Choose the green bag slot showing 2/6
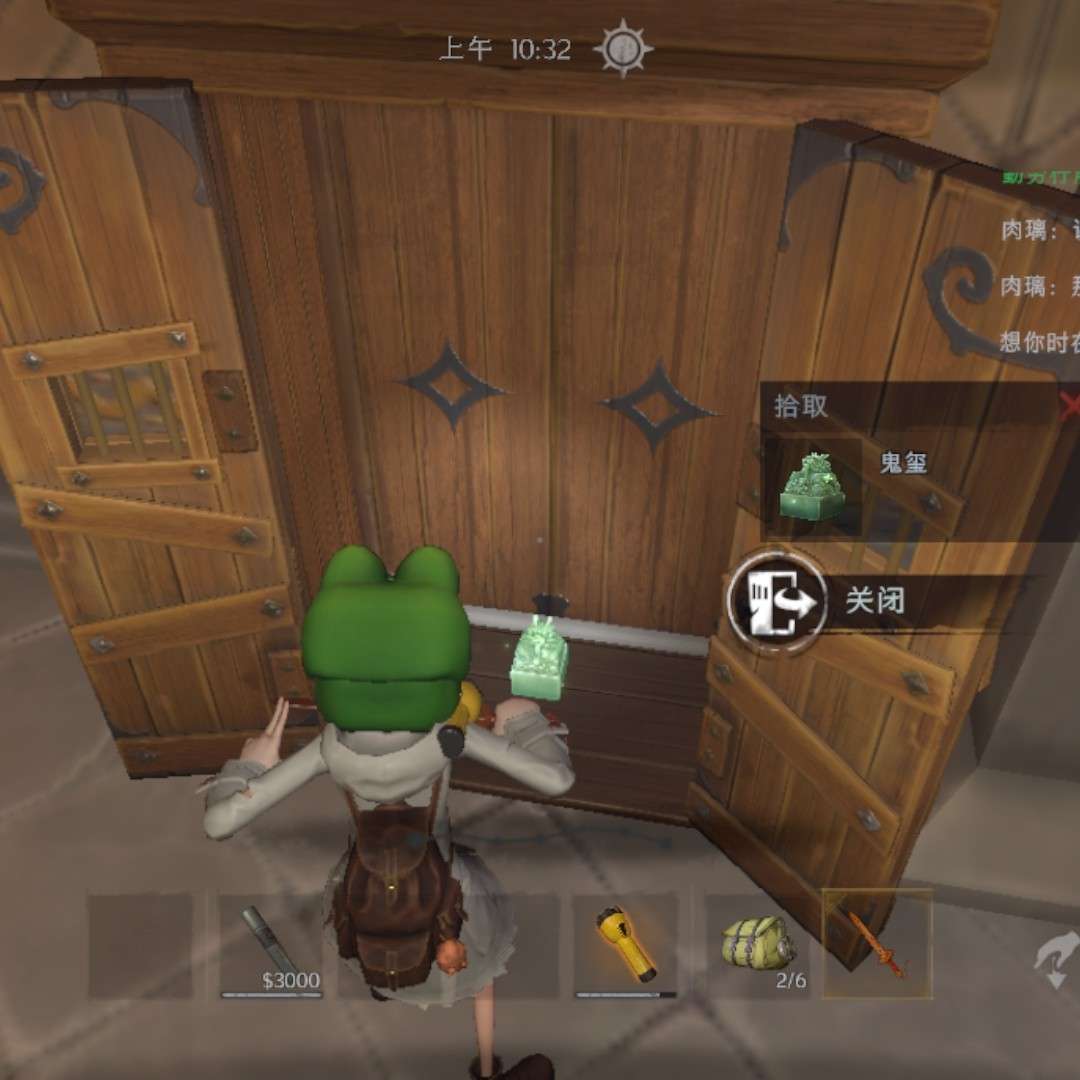Screen dimensions: 1080x1080 tap(758, 945)
